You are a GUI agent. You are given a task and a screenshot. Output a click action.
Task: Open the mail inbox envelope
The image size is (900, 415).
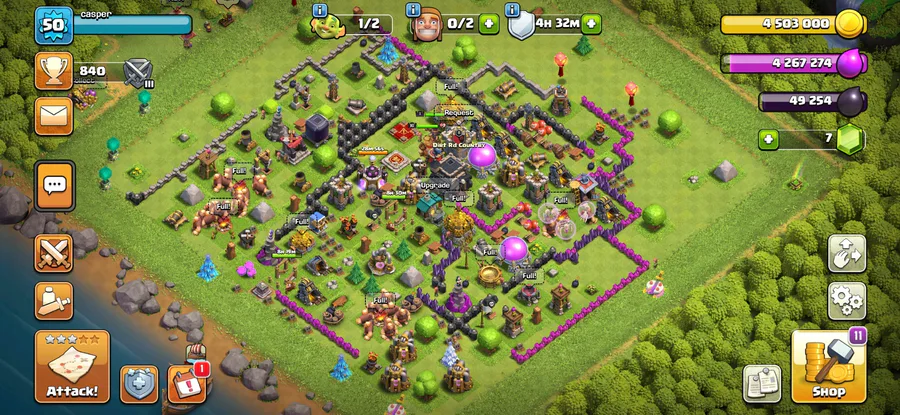(x=54, y=115)
